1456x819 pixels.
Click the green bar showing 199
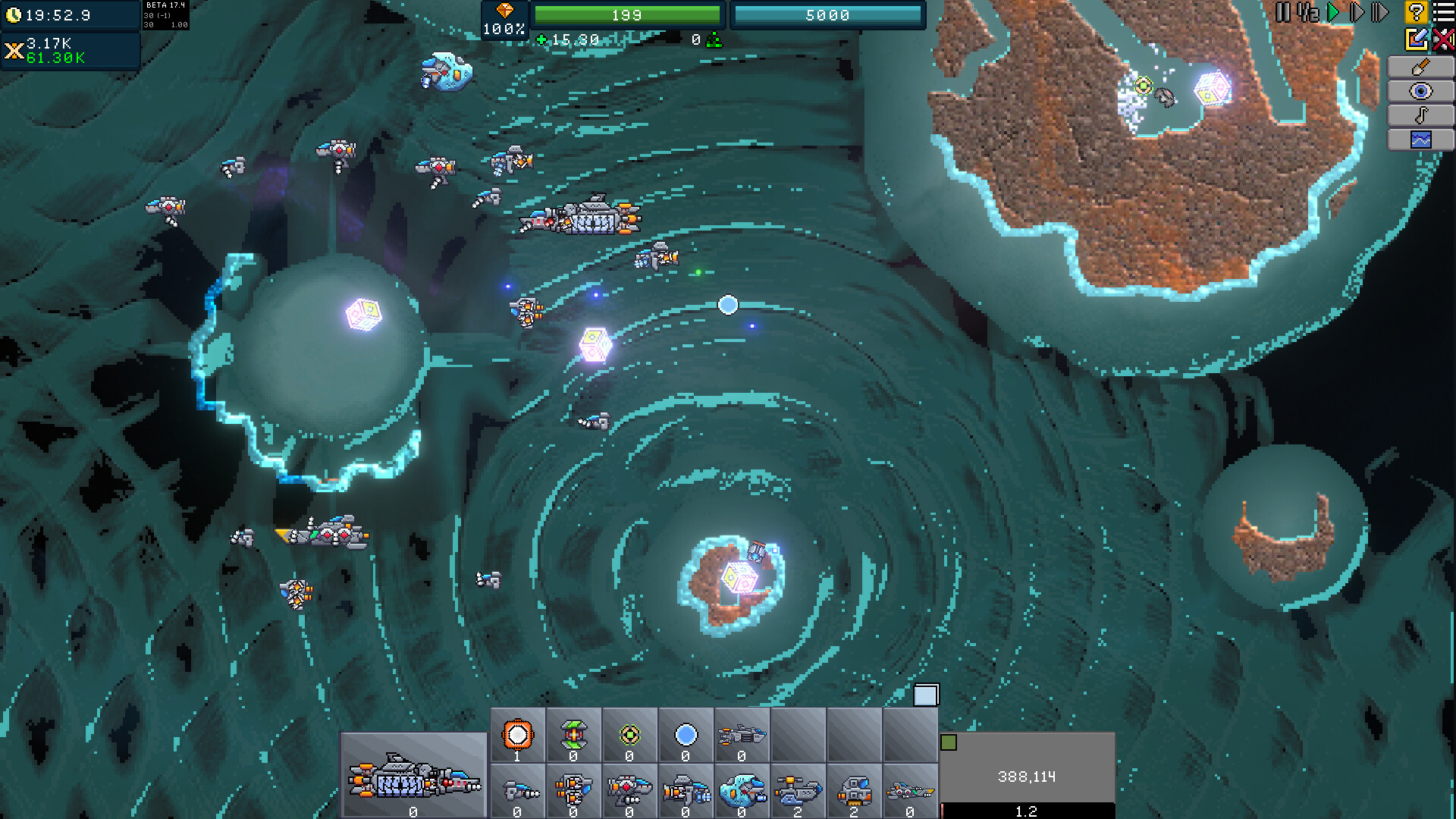(628, 14)
